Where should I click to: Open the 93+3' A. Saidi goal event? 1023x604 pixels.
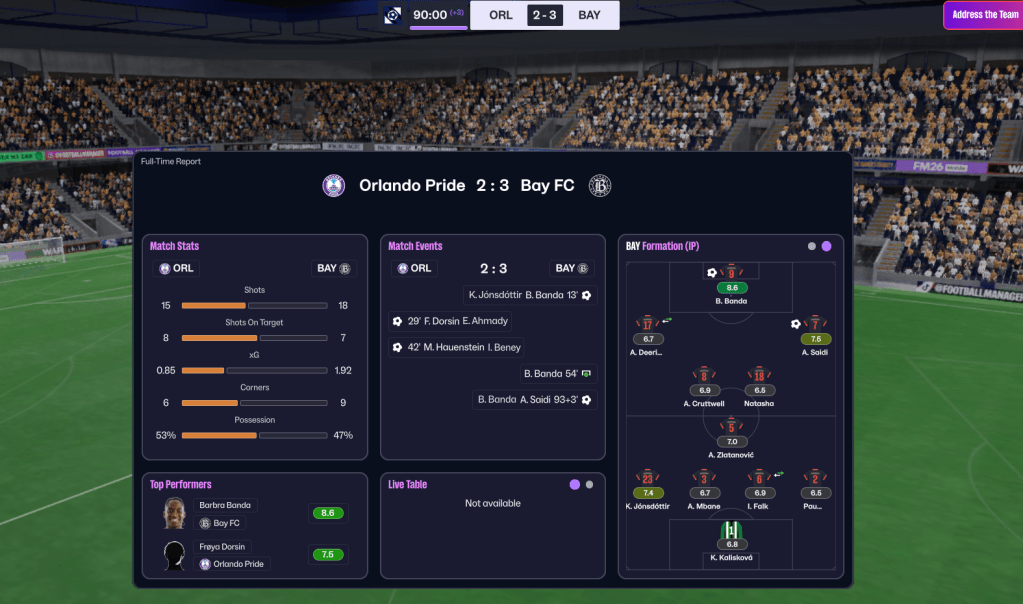(535, 399)
